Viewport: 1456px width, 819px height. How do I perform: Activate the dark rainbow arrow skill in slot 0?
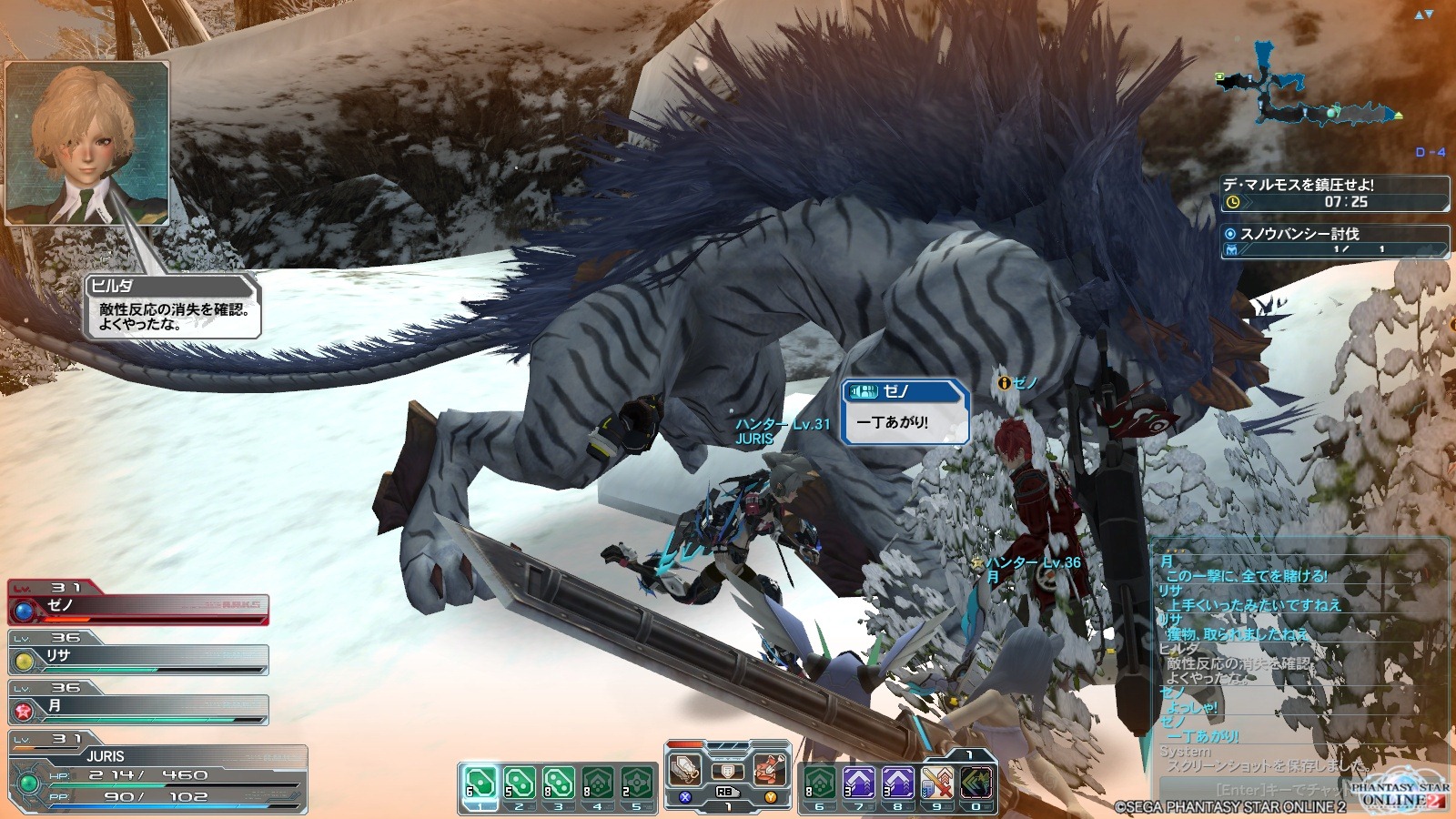(976, 784)
